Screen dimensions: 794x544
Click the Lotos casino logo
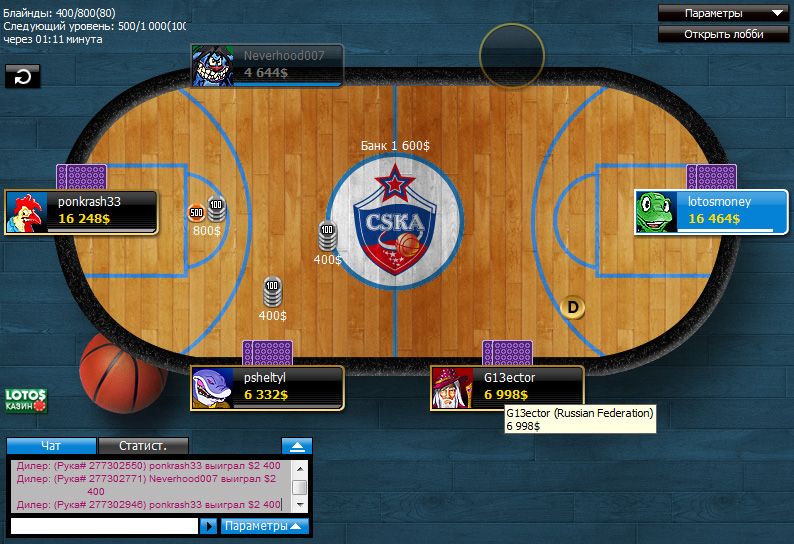[26, 400]
